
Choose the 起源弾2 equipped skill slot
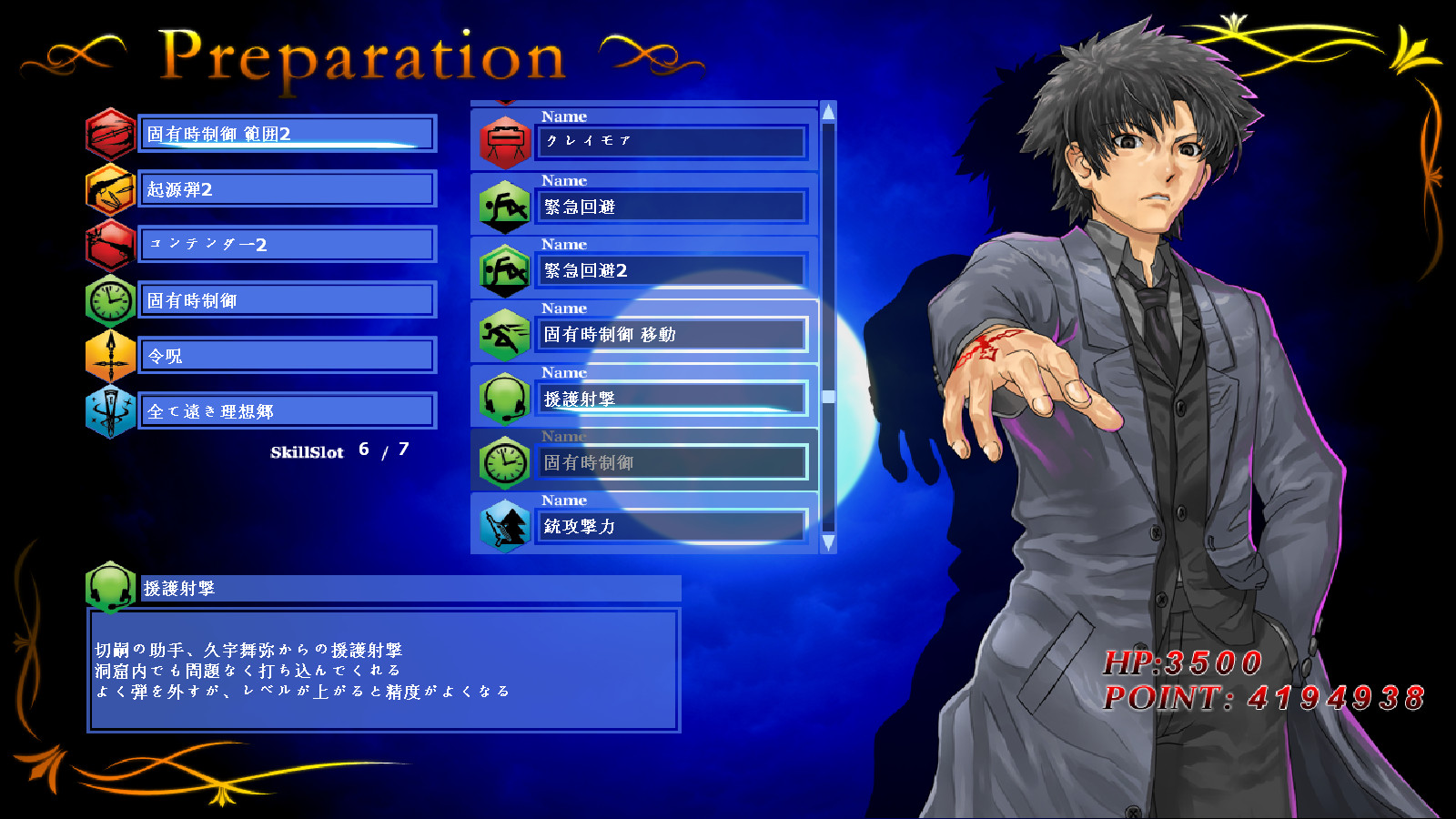click(287, 189)
